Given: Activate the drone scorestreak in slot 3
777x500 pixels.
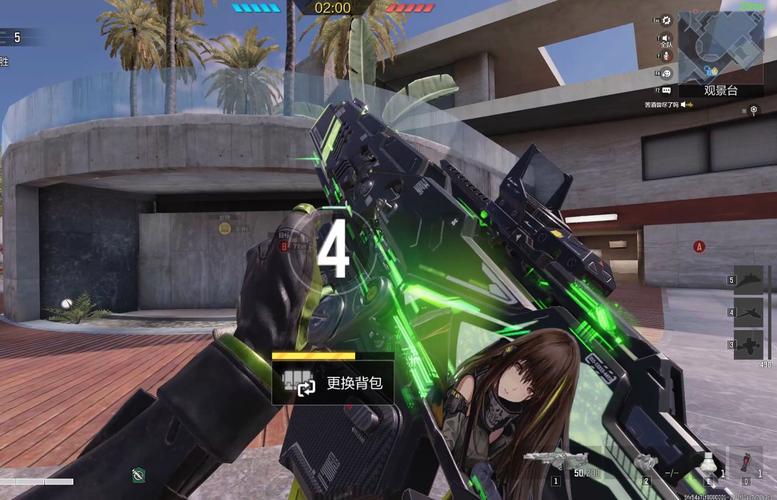Looking at the screenshot, I should pyautogui.click(x=748, y=345).
